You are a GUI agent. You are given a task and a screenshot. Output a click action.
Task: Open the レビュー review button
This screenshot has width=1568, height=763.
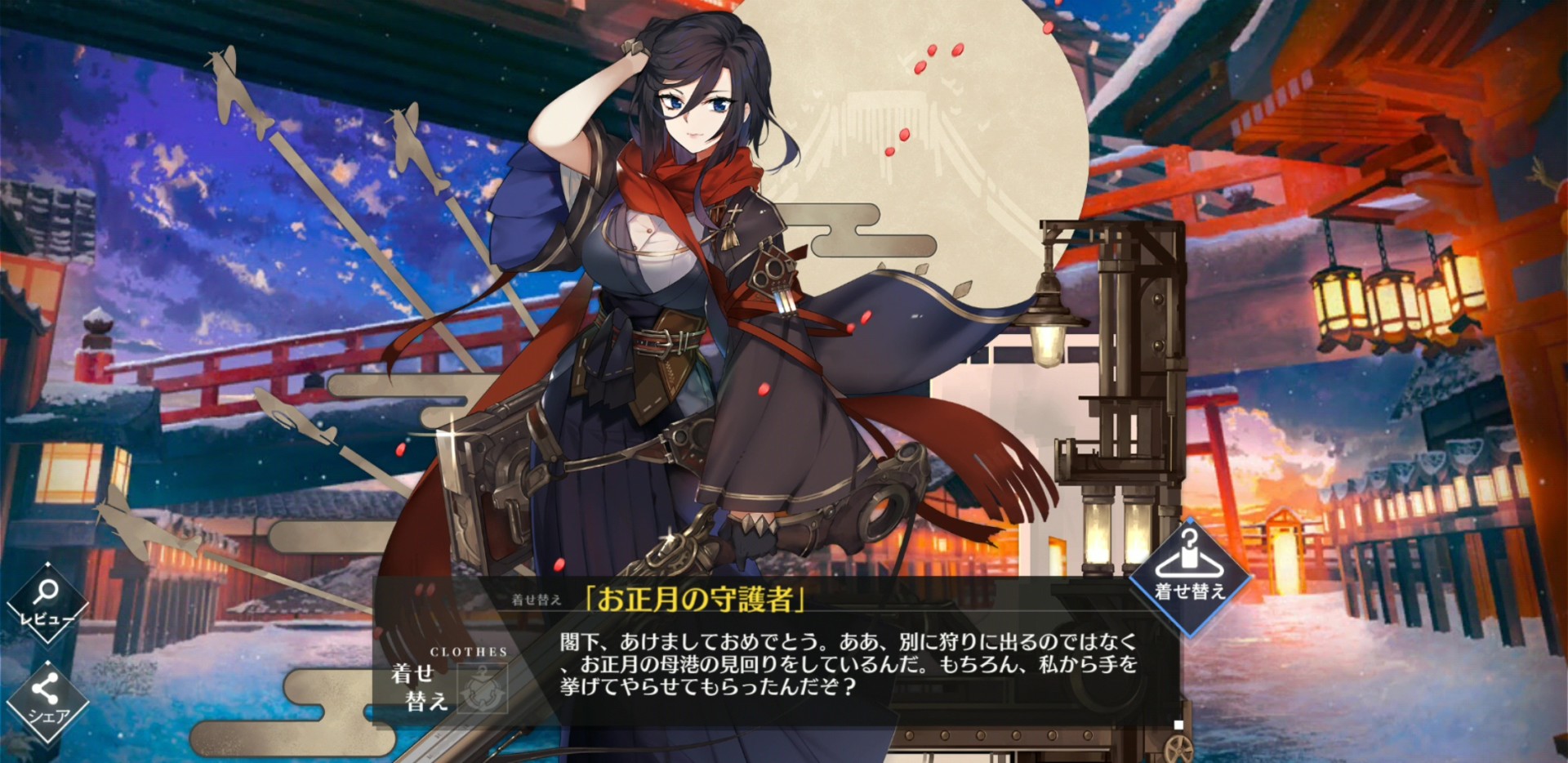(x=47, y=604)
